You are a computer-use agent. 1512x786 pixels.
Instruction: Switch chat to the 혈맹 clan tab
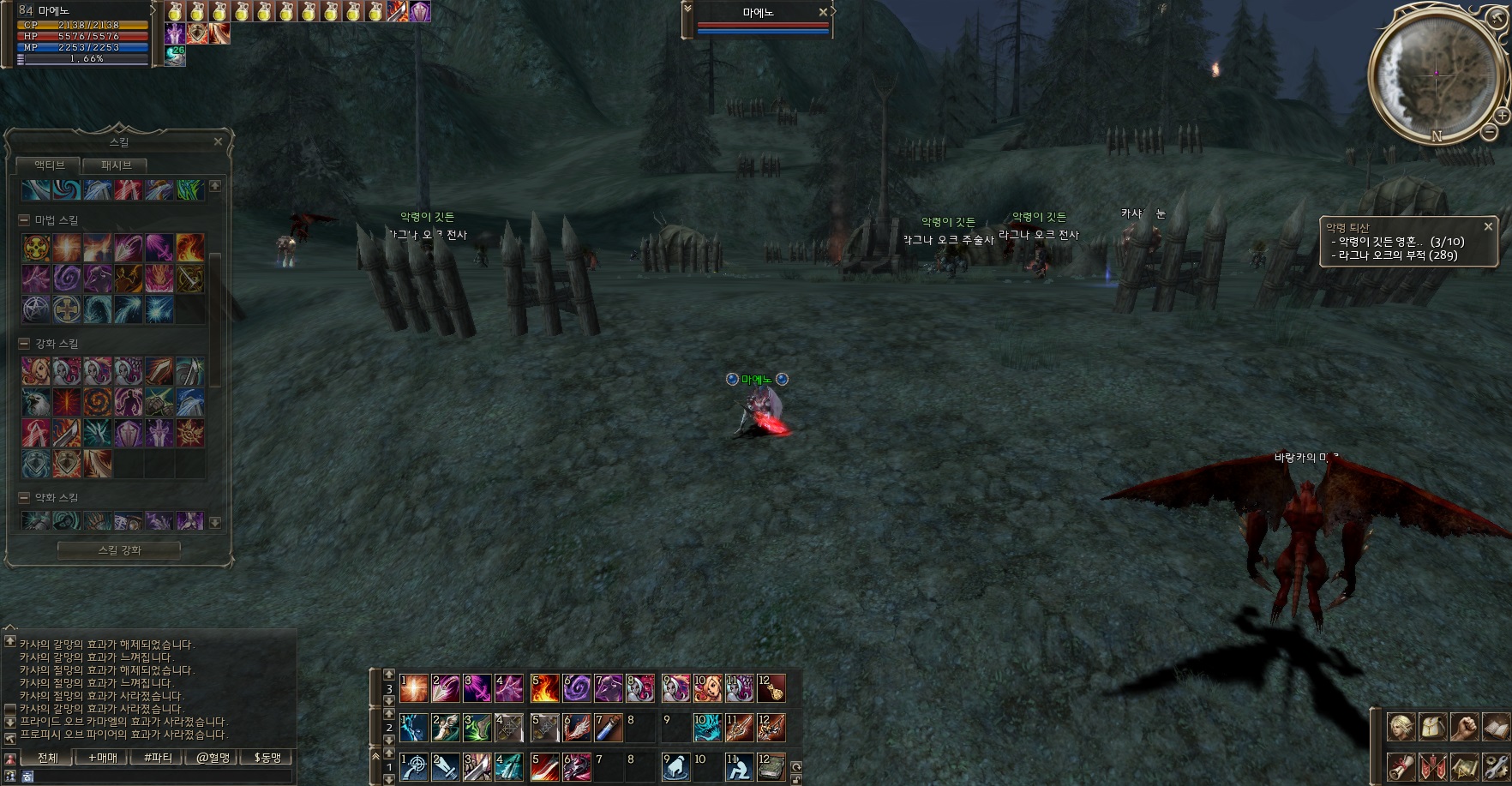pyautogui.click(x=213, y=758)
